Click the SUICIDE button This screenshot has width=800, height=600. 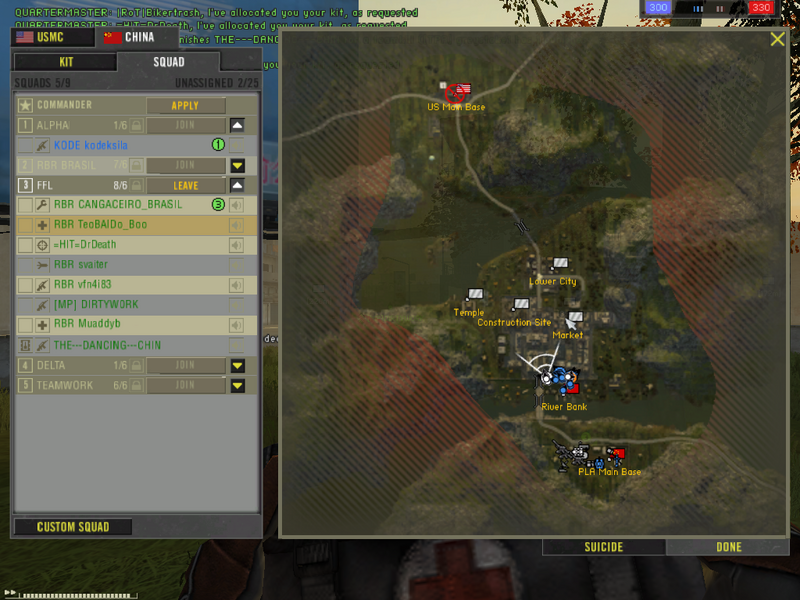pos(604,547)
